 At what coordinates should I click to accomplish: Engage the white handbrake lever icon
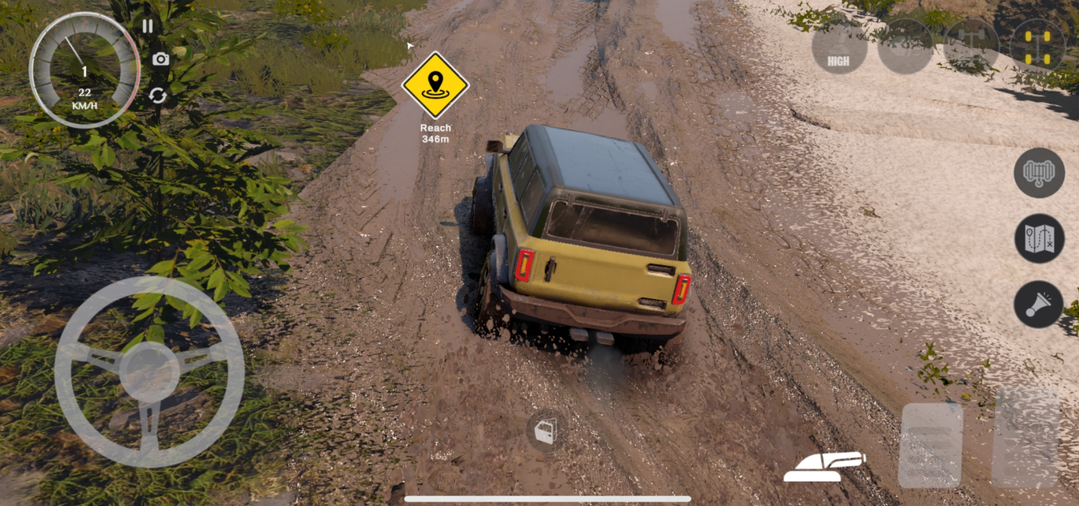[x=824, y=465]
